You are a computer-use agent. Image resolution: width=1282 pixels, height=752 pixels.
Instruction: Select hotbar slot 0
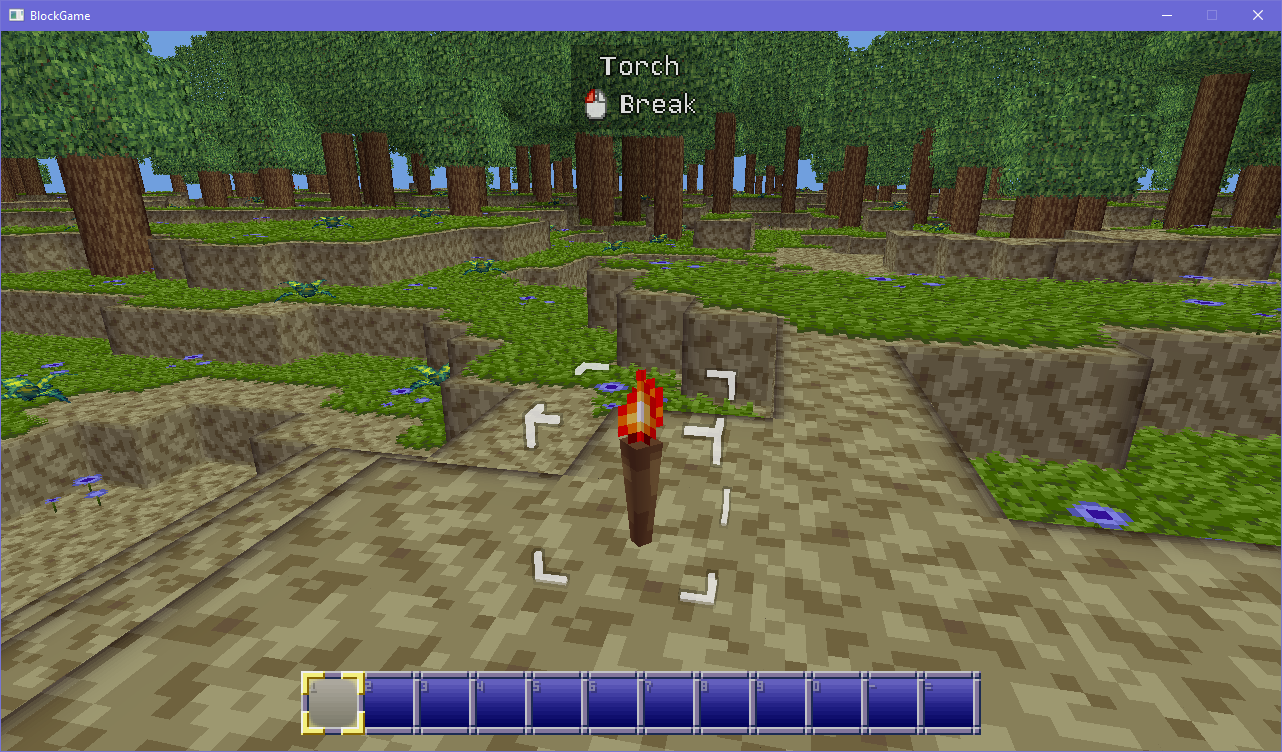point(835,700)
